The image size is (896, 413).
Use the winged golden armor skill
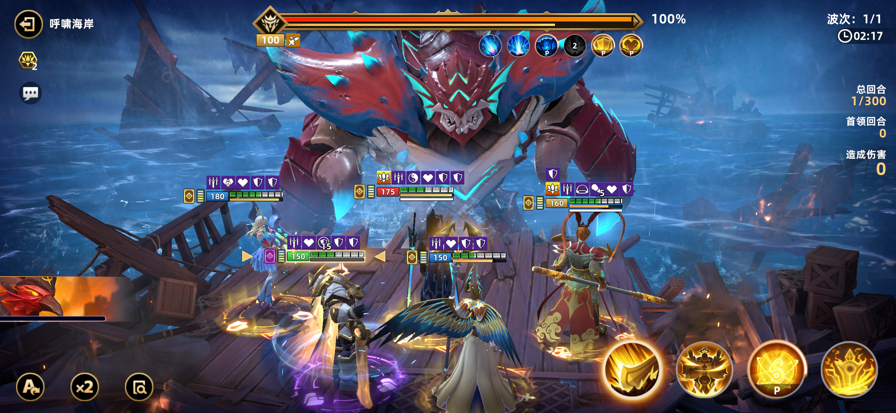(704, 370)
